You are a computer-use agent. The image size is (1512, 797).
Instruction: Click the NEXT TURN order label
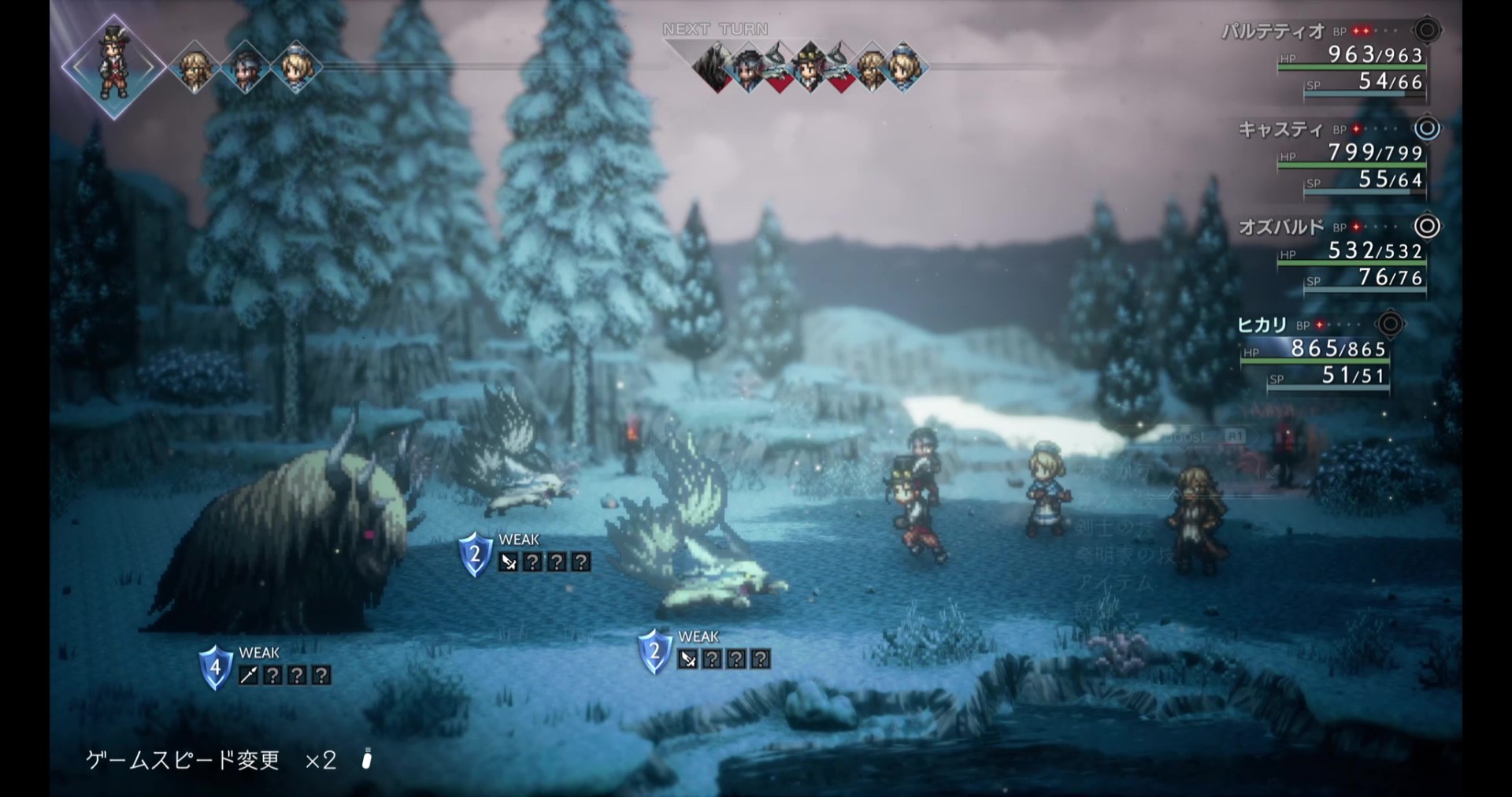pos(715,29)
